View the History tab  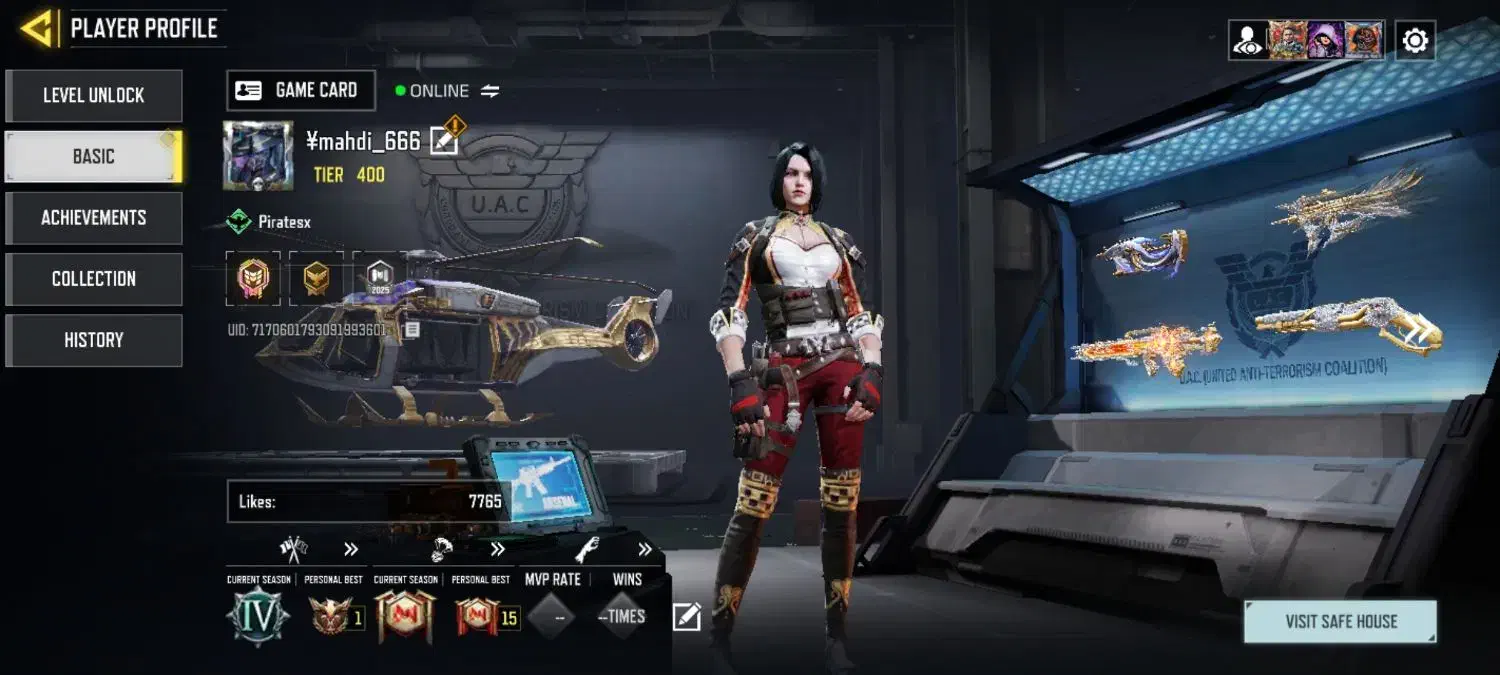(94, 340)
